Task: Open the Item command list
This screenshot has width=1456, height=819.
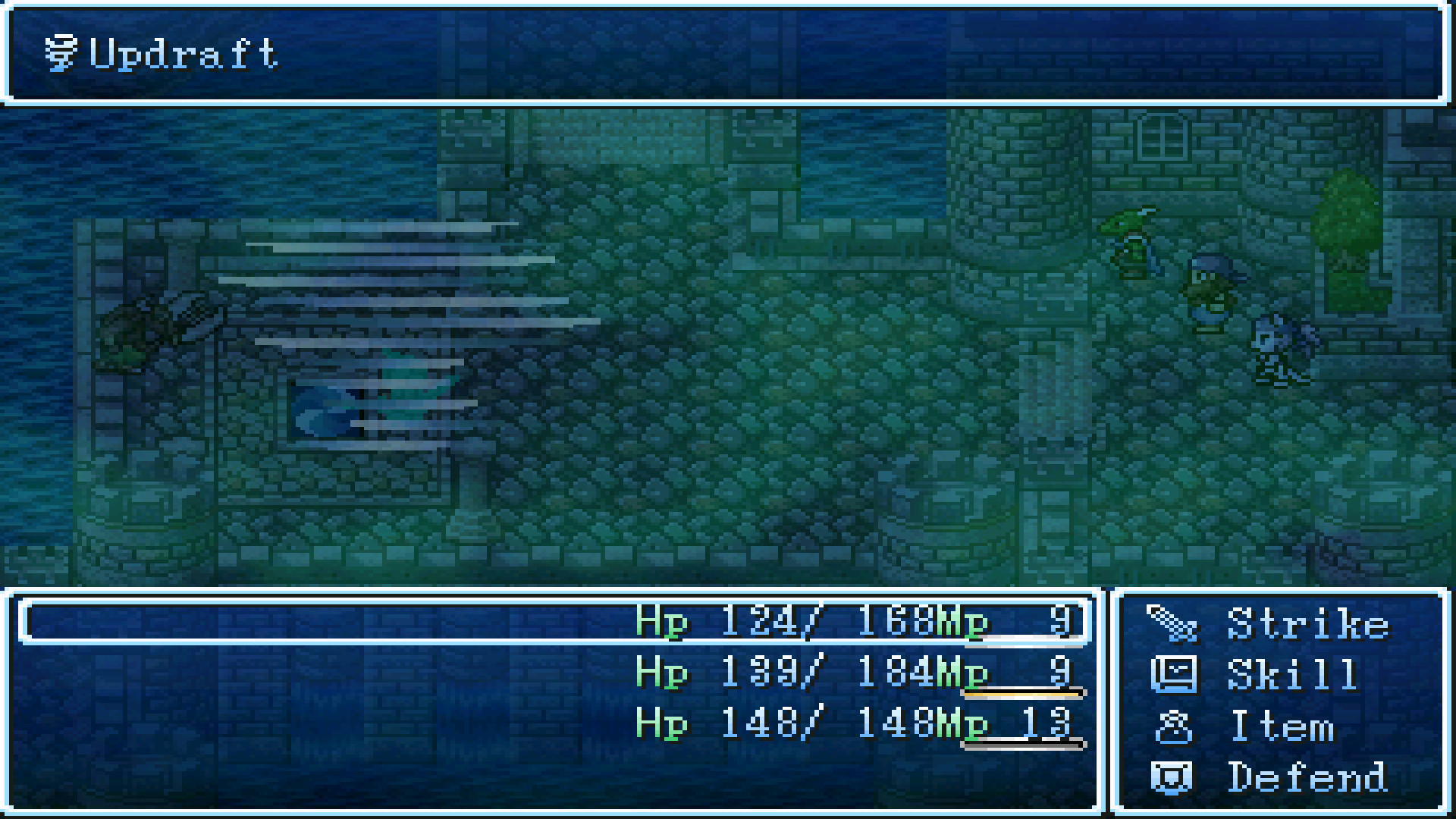Action: (1285, 726)
